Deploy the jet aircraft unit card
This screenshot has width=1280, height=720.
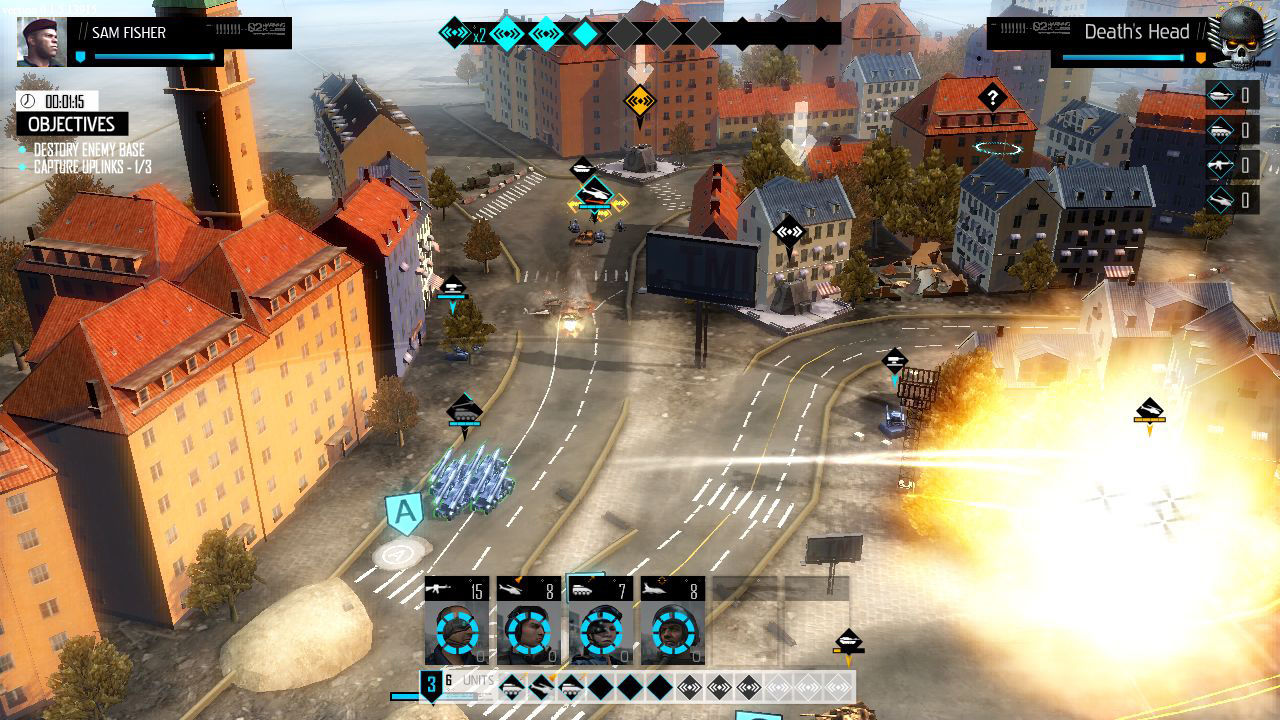[x=673, y=620]
